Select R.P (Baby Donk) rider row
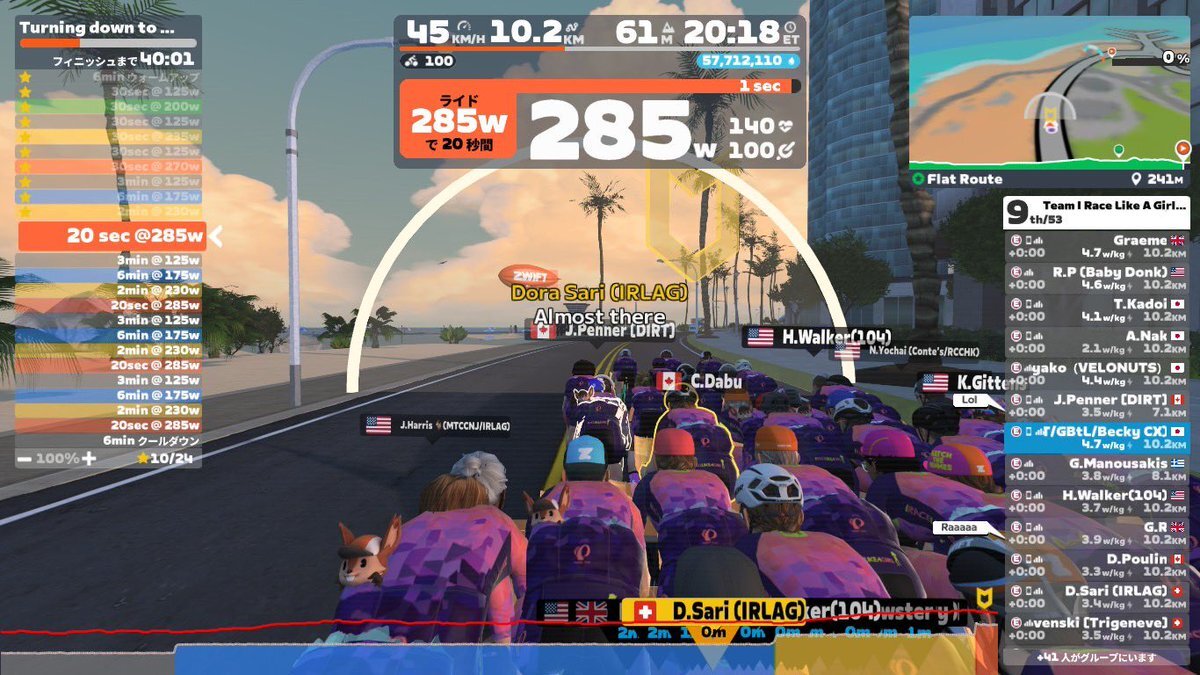The height and width of the screenshot is (675, 1200). tap(1096, 278)
